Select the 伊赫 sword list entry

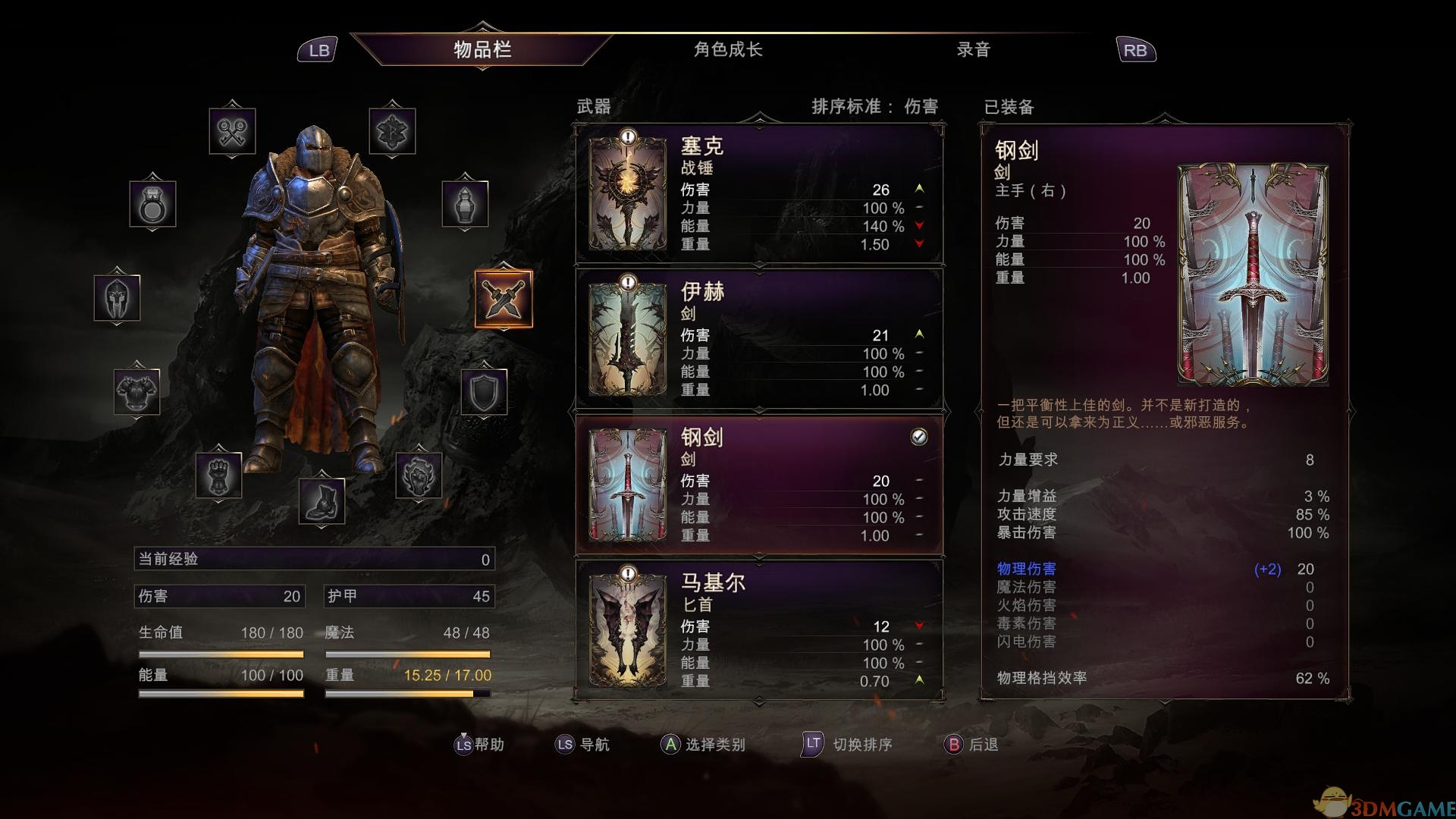click(758, 341)
